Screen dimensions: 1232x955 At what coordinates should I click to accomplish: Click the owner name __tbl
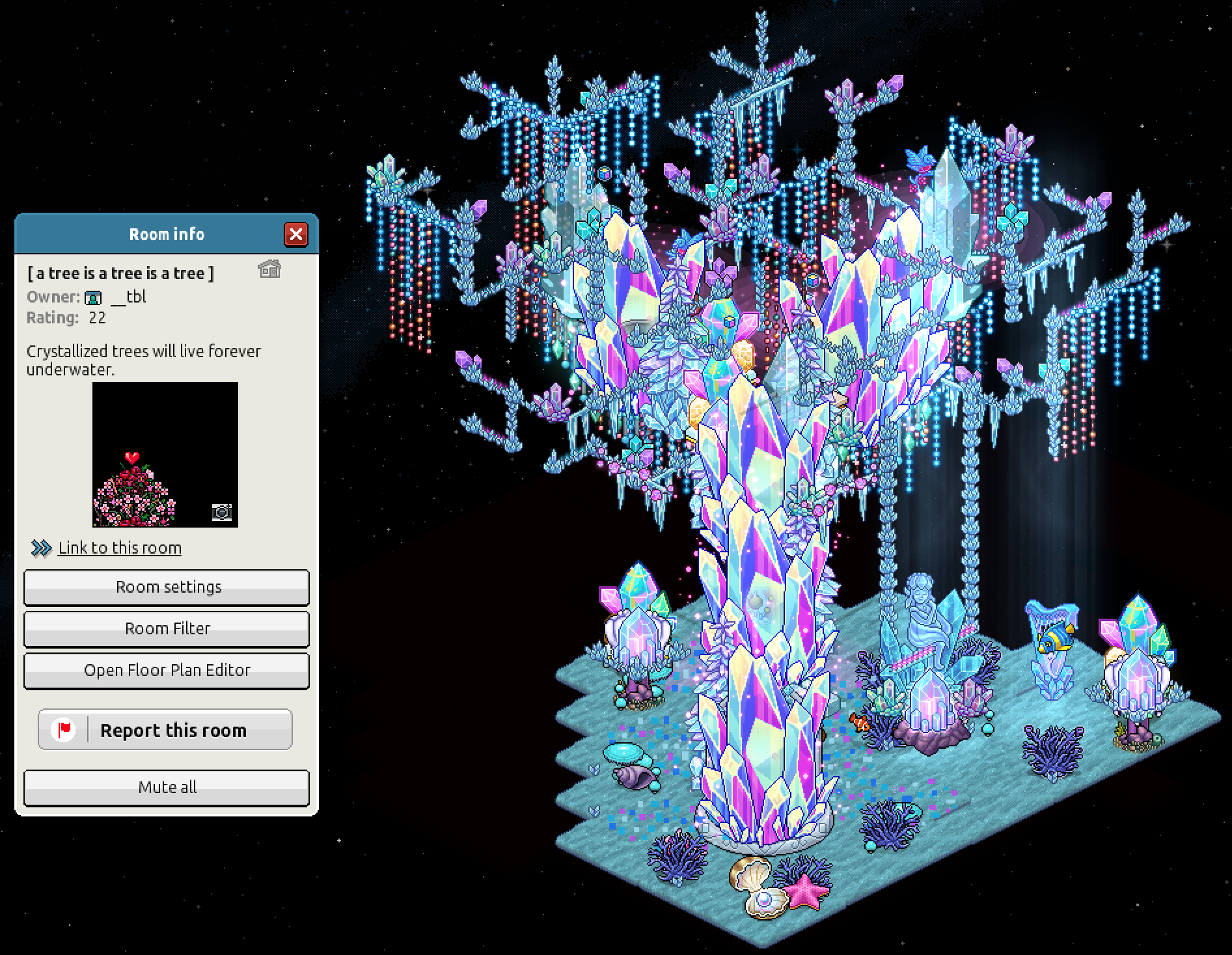(x=130, y=297)
